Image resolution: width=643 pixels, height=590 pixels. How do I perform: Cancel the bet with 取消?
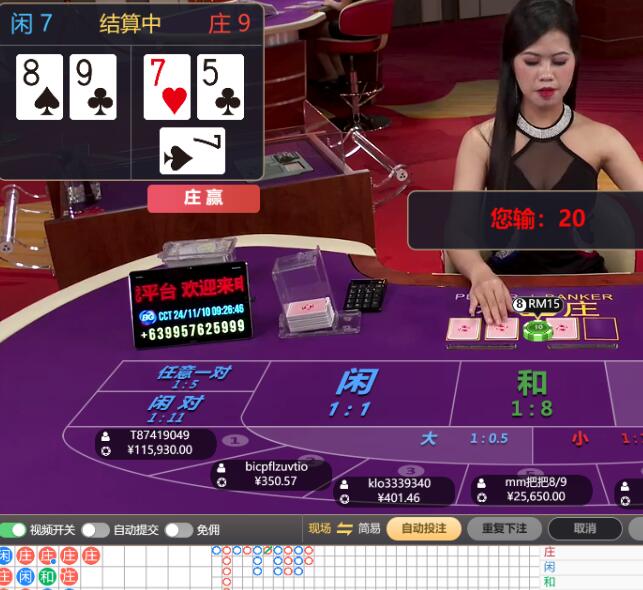(x=585, y=529)
